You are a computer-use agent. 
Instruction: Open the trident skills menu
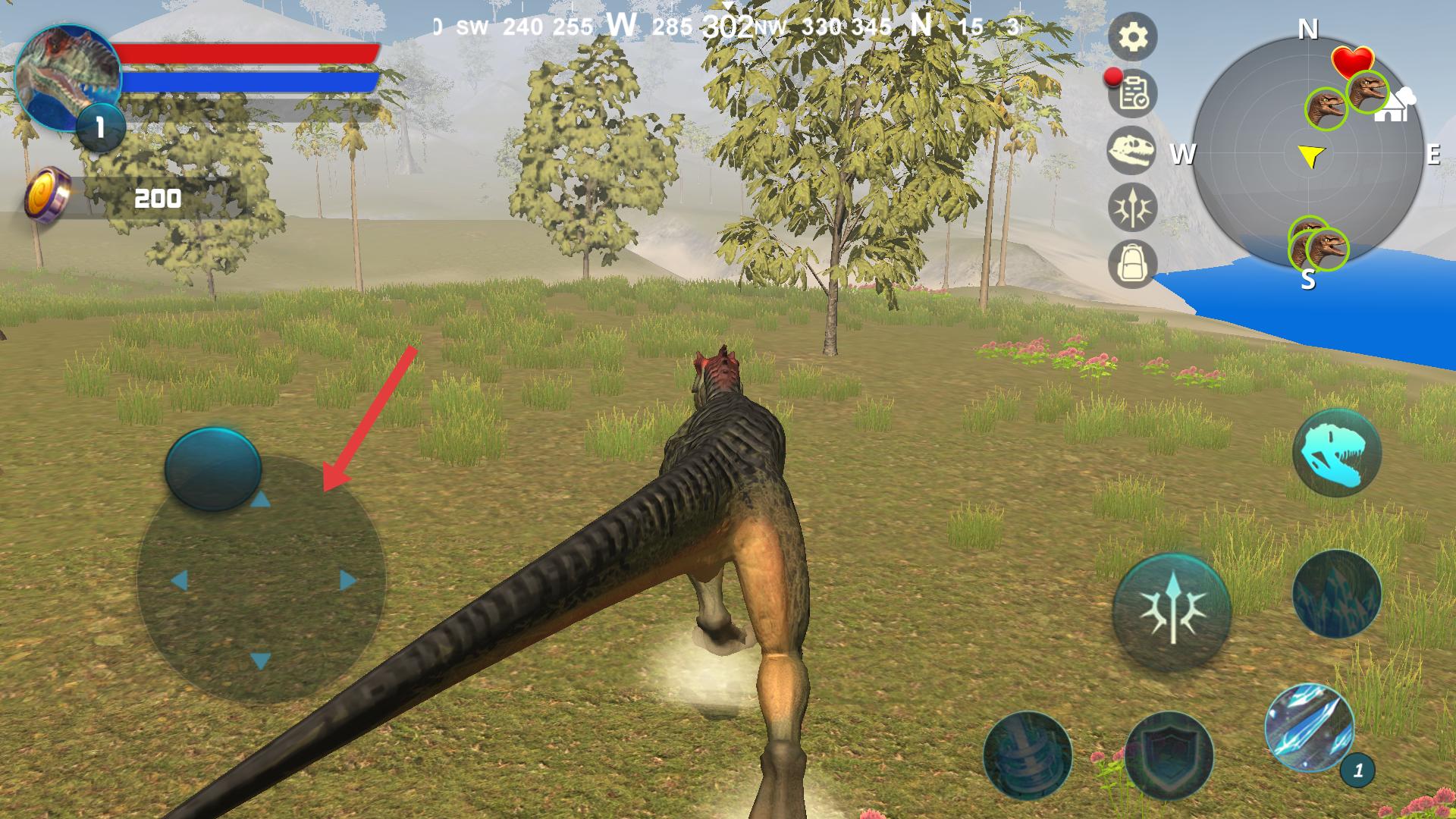(1131, 207)
